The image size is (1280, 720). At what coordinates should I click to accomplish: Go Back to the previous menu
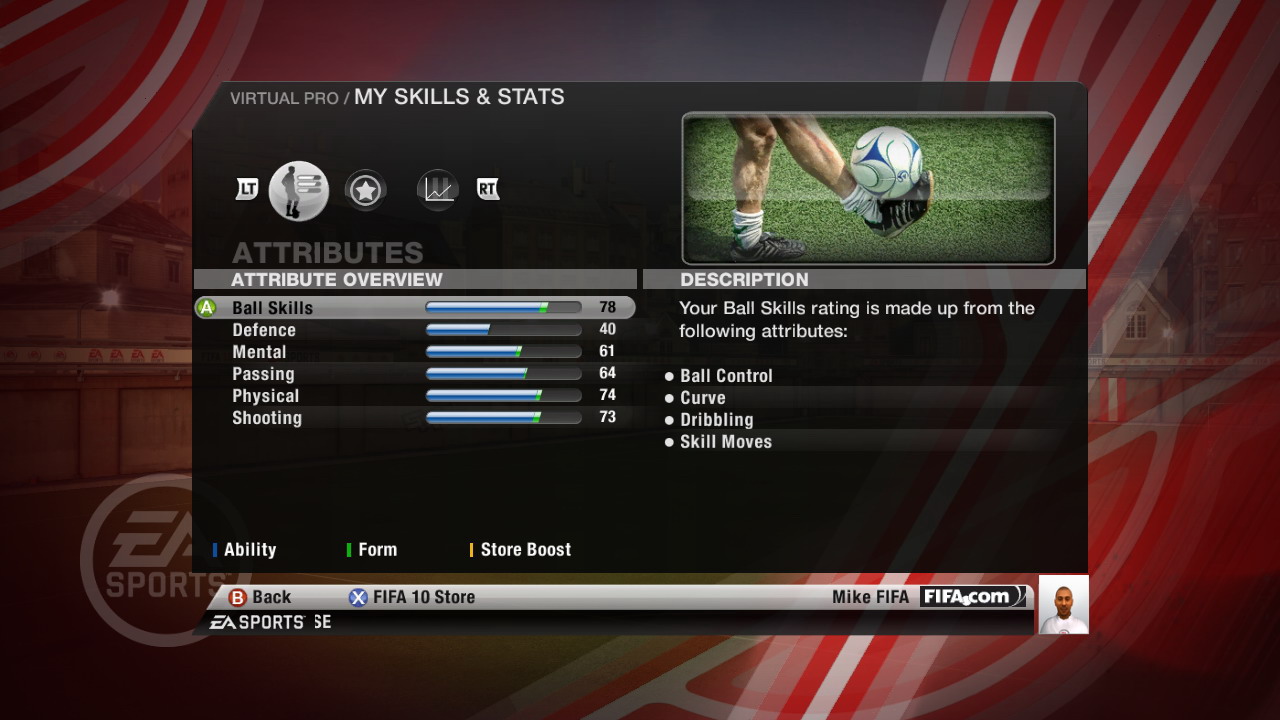[260, 597]
